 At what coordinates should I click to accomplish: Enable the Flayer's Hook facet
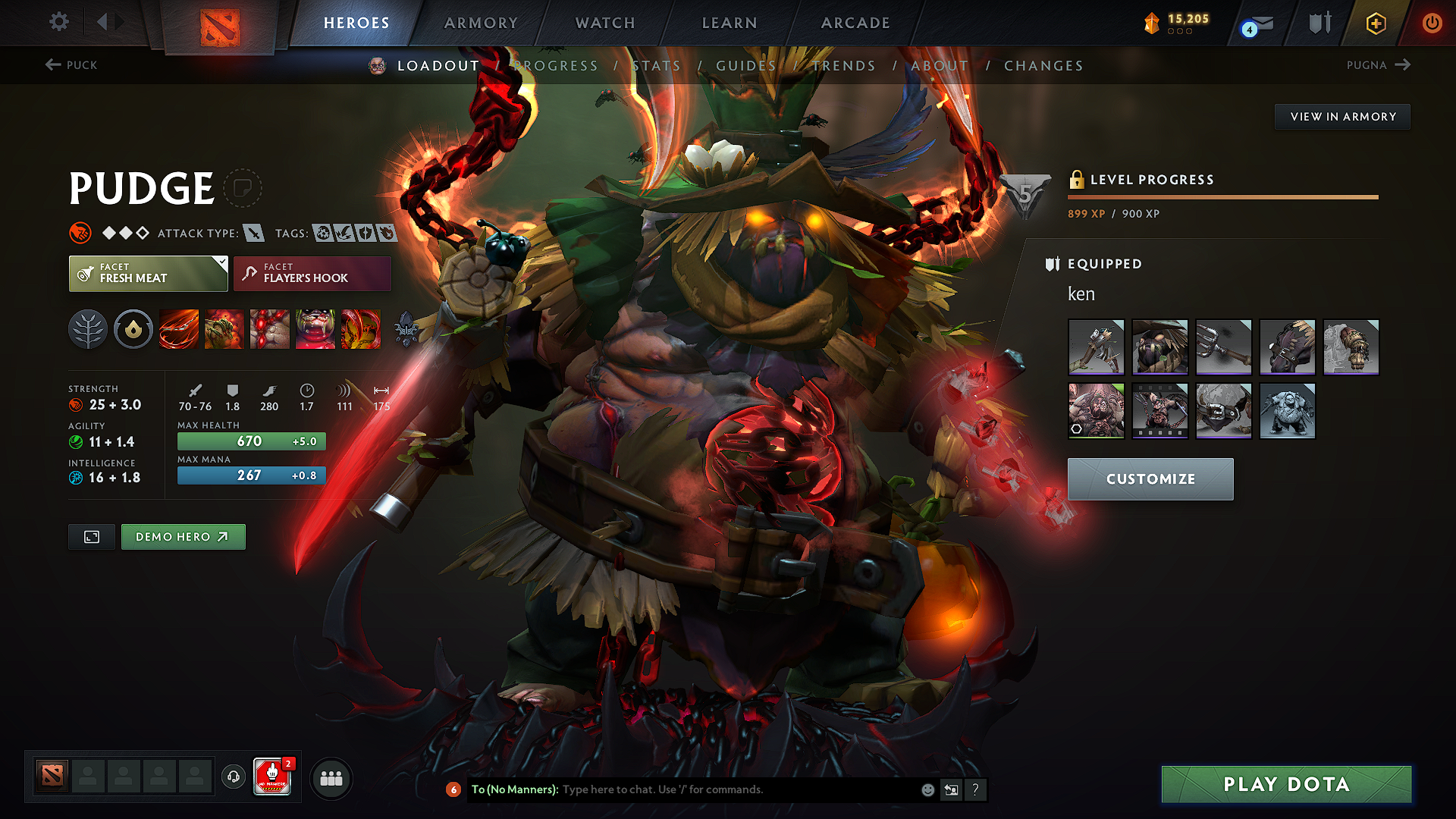[311, 273]
